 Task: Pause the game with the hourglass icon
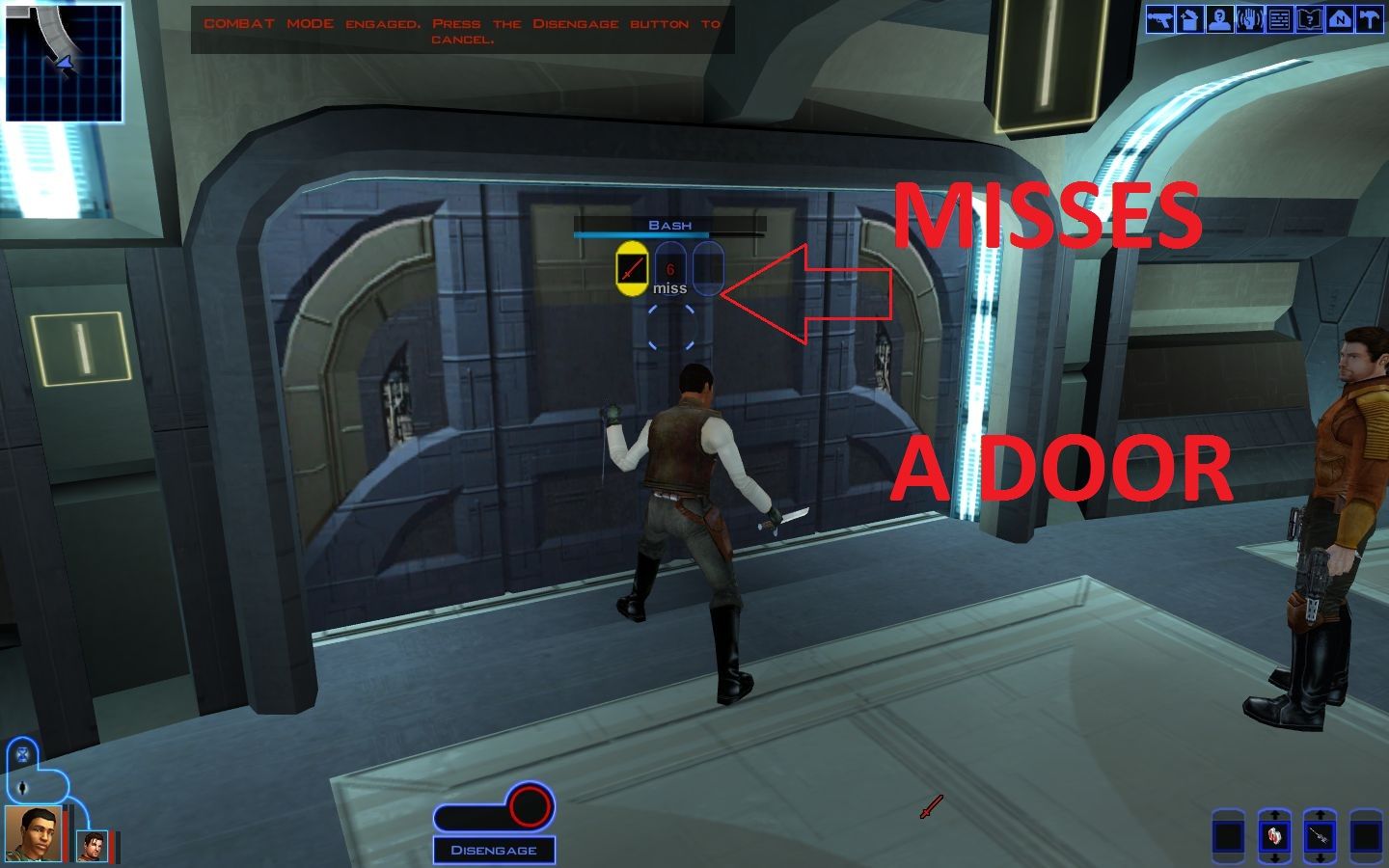(x=22, y=754)
